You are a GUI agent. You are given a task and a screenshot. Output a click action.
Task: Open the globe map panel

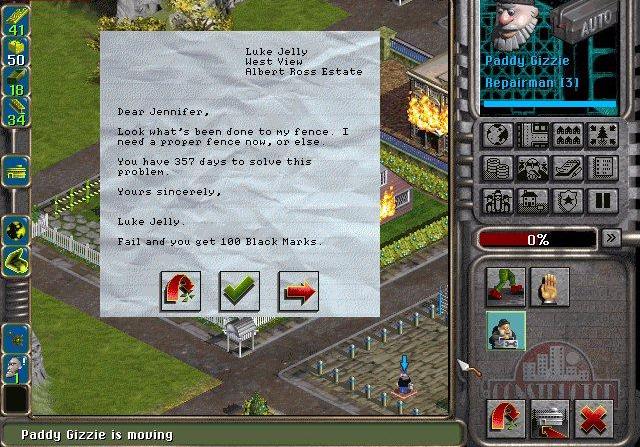497,134
